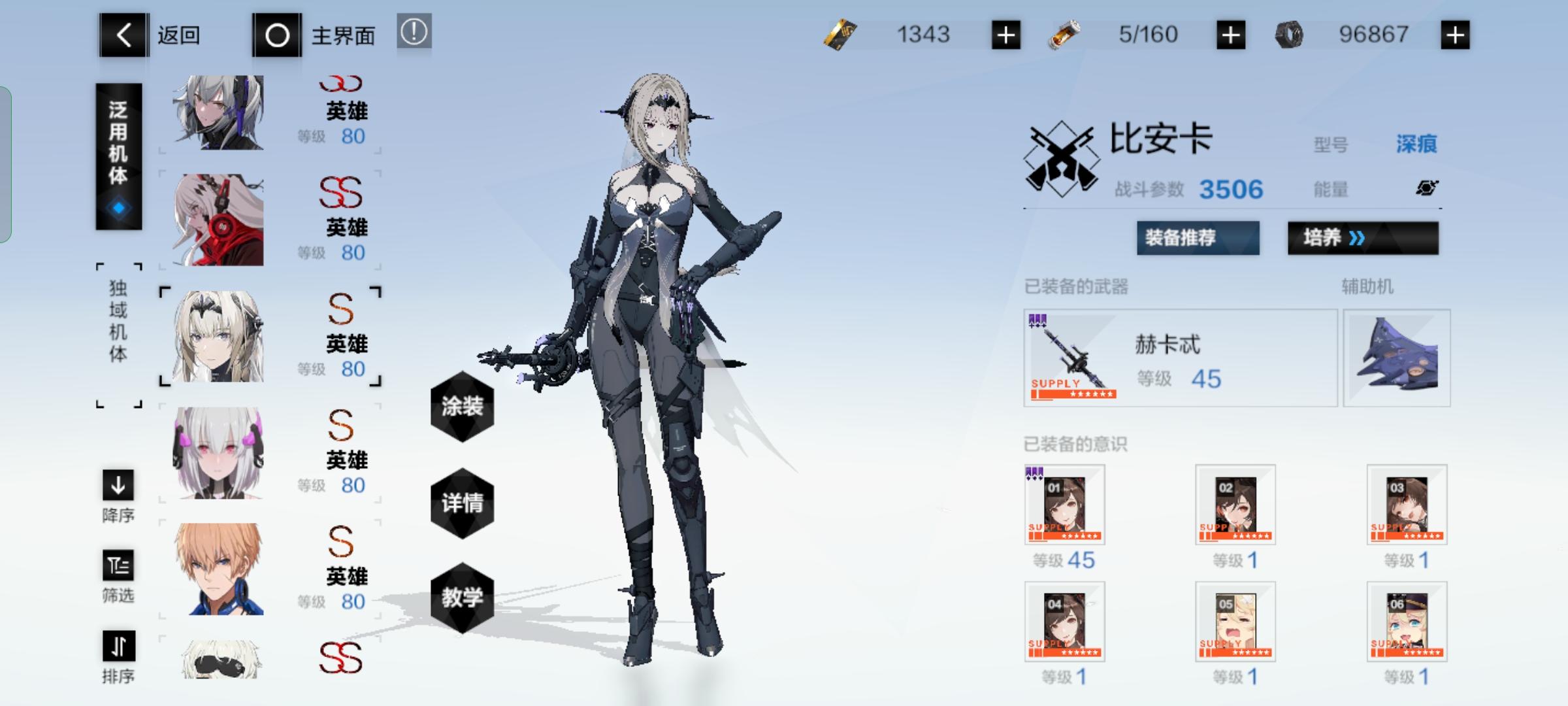The width and height of the screenshot is (1568, 706).
Task: Add serum using its plus icon
Action: tap(1232, 34)
